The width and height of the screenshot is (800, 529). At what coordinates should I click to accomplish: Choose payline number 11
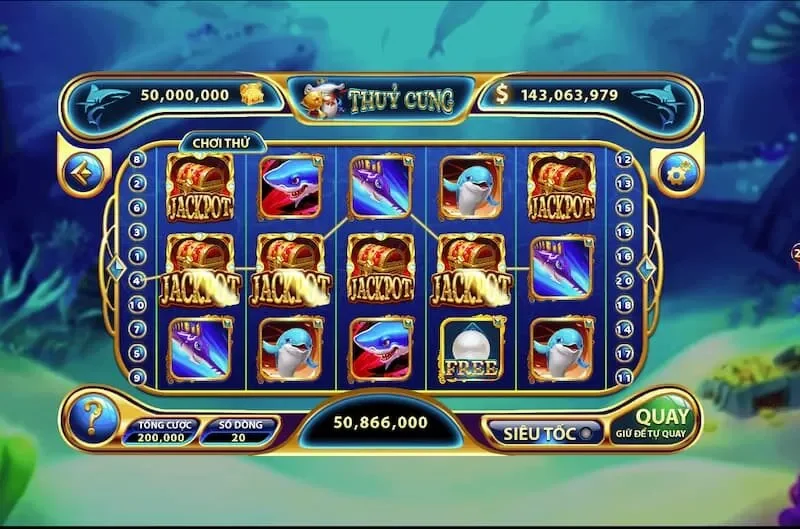(x=624, y=376)
